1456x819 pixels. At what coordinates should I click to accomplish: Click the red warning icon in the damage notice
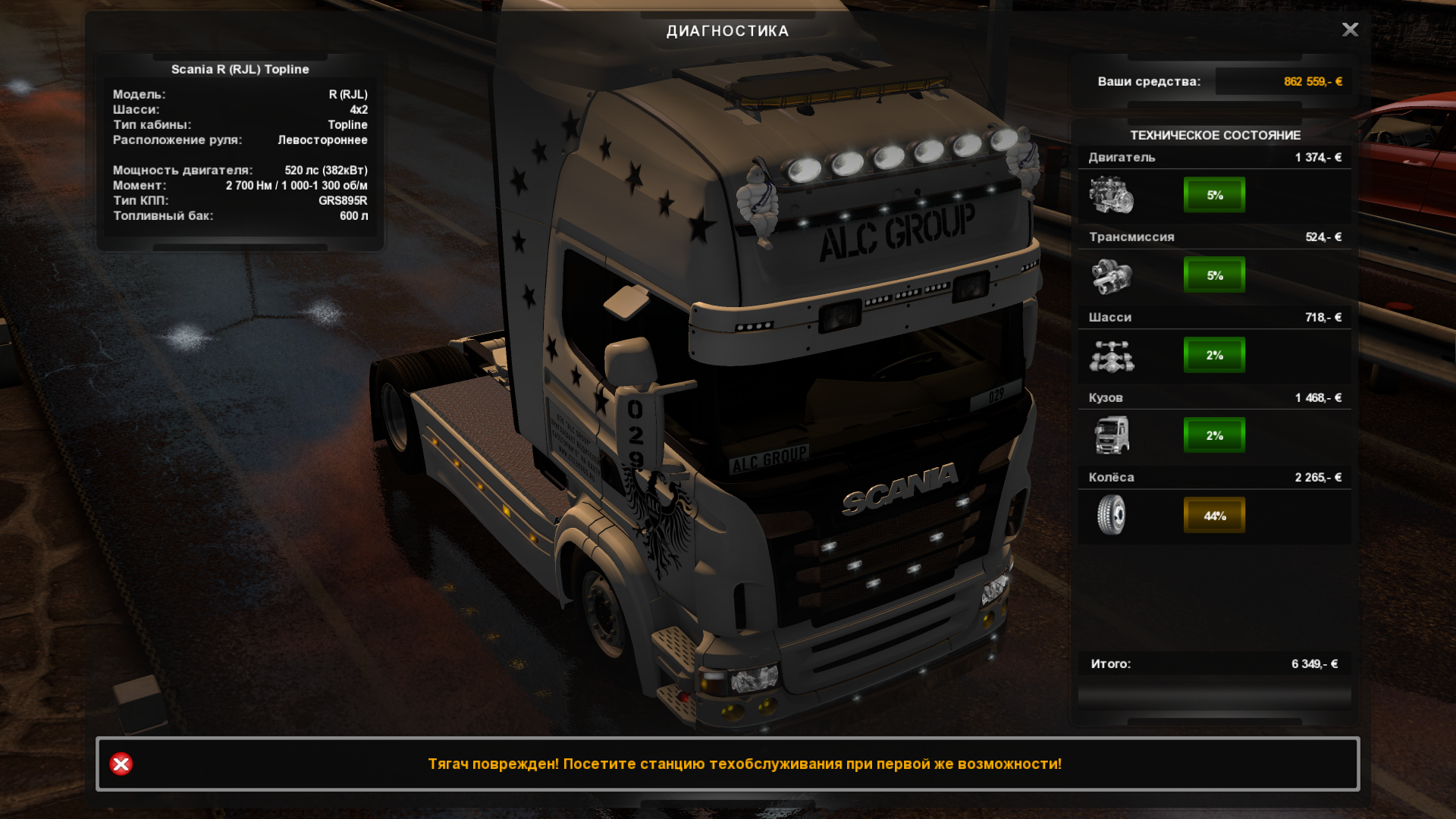121,764
